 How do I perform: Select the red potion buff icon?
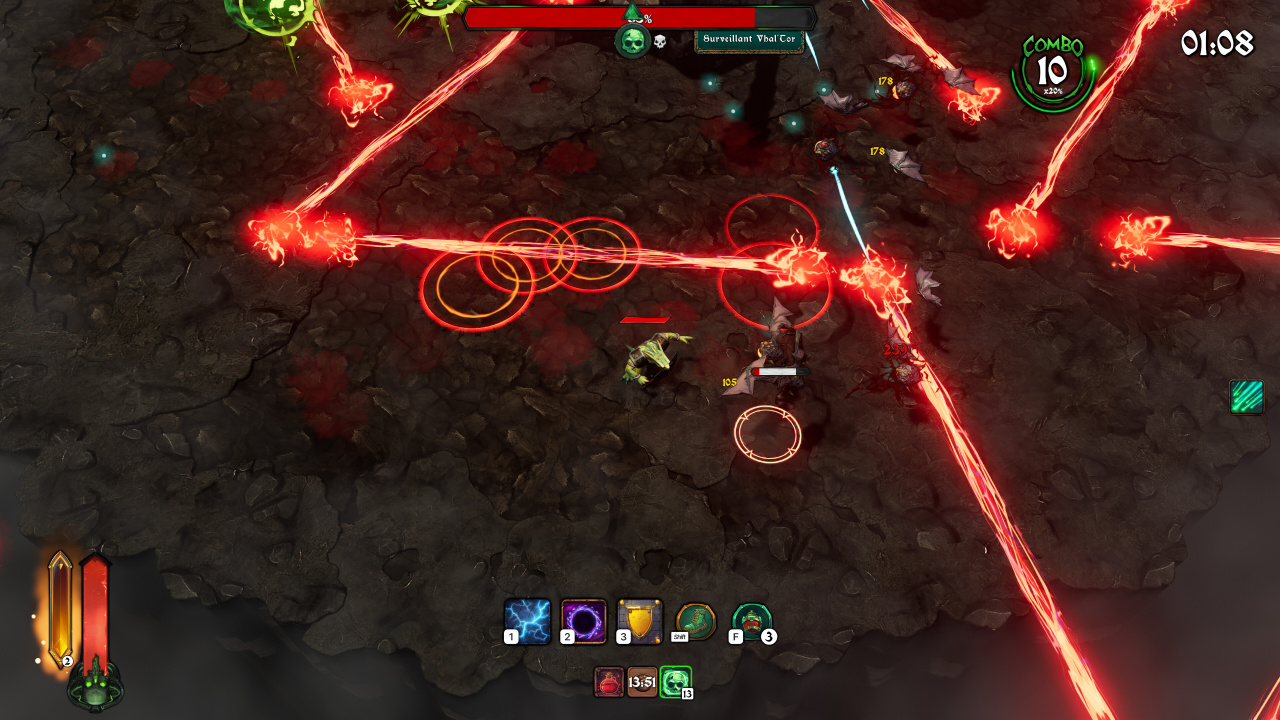[x=609, y=682]
